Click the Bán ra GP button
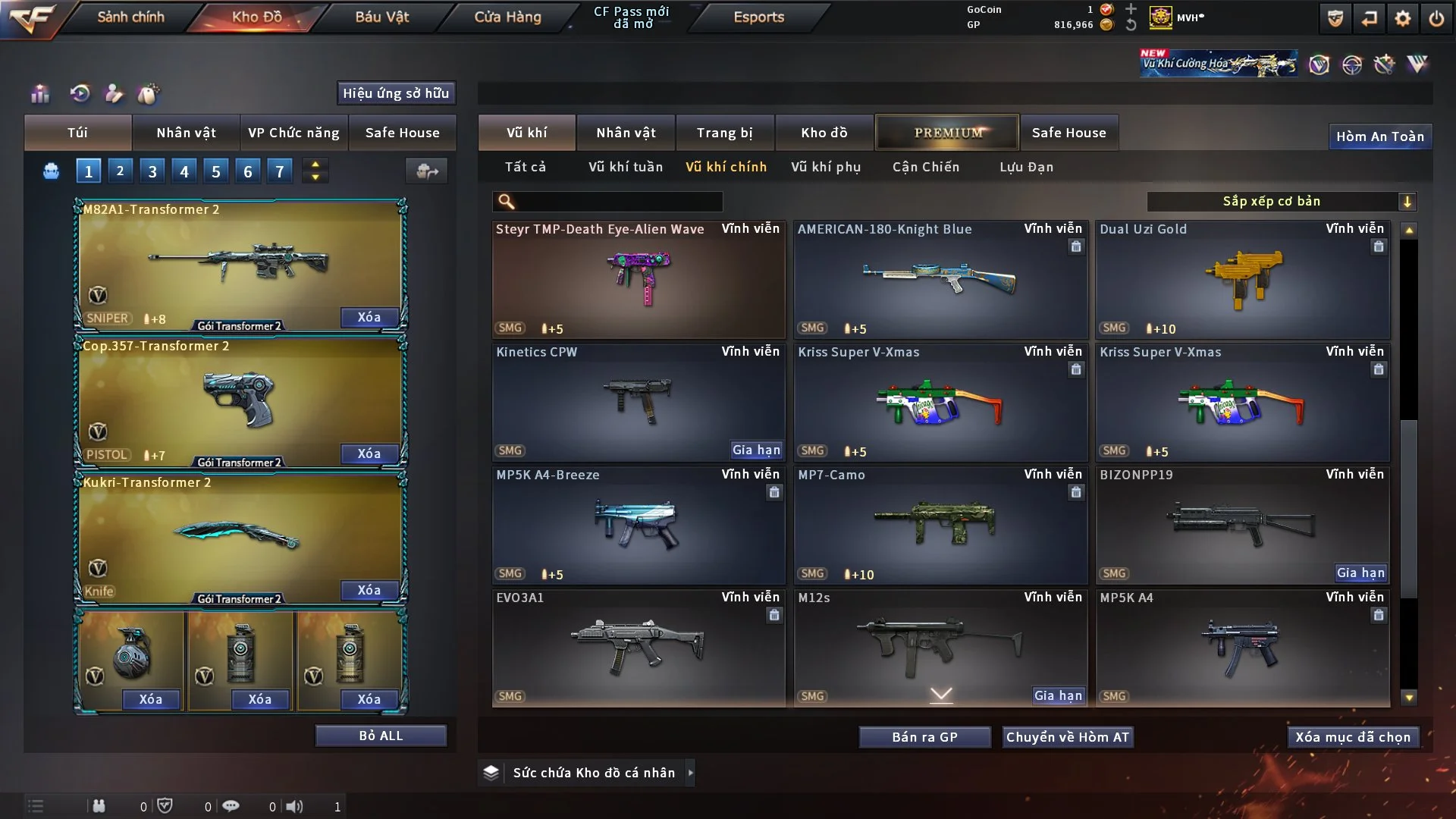Viewport: 1456px width, 819px height. pyautogui.click(x=924, y=737)
